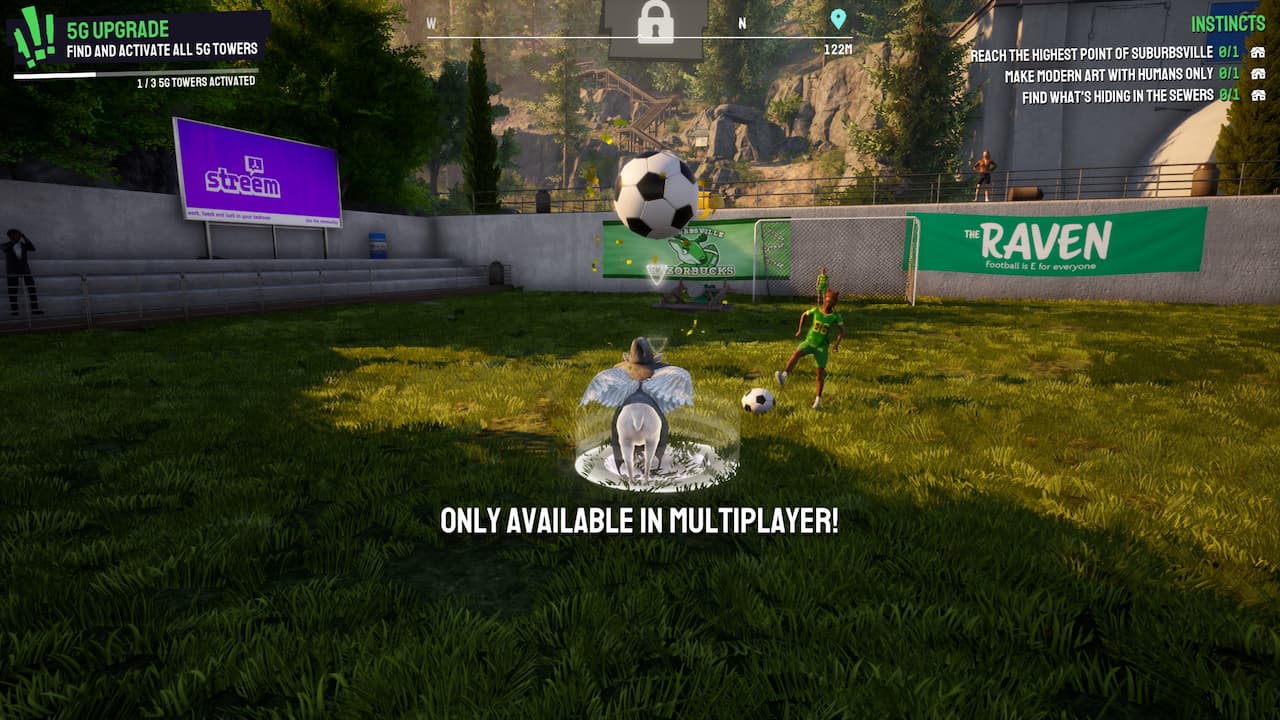Select the Reach the Highest Point instinct
The image size is (1280, 720).
[1092, 54]
